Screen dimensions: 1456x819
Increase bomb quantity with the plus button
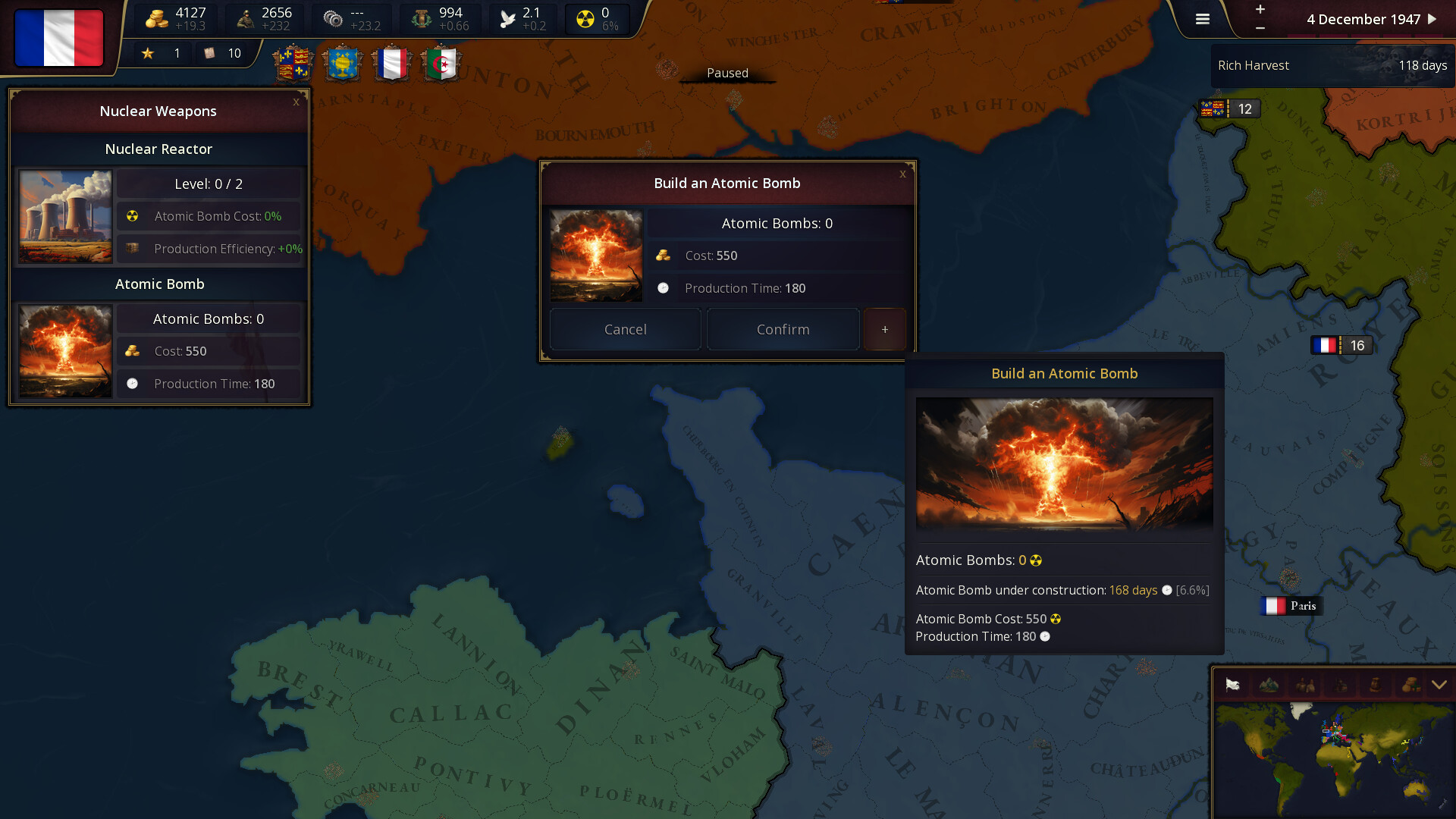coord(884,329)
